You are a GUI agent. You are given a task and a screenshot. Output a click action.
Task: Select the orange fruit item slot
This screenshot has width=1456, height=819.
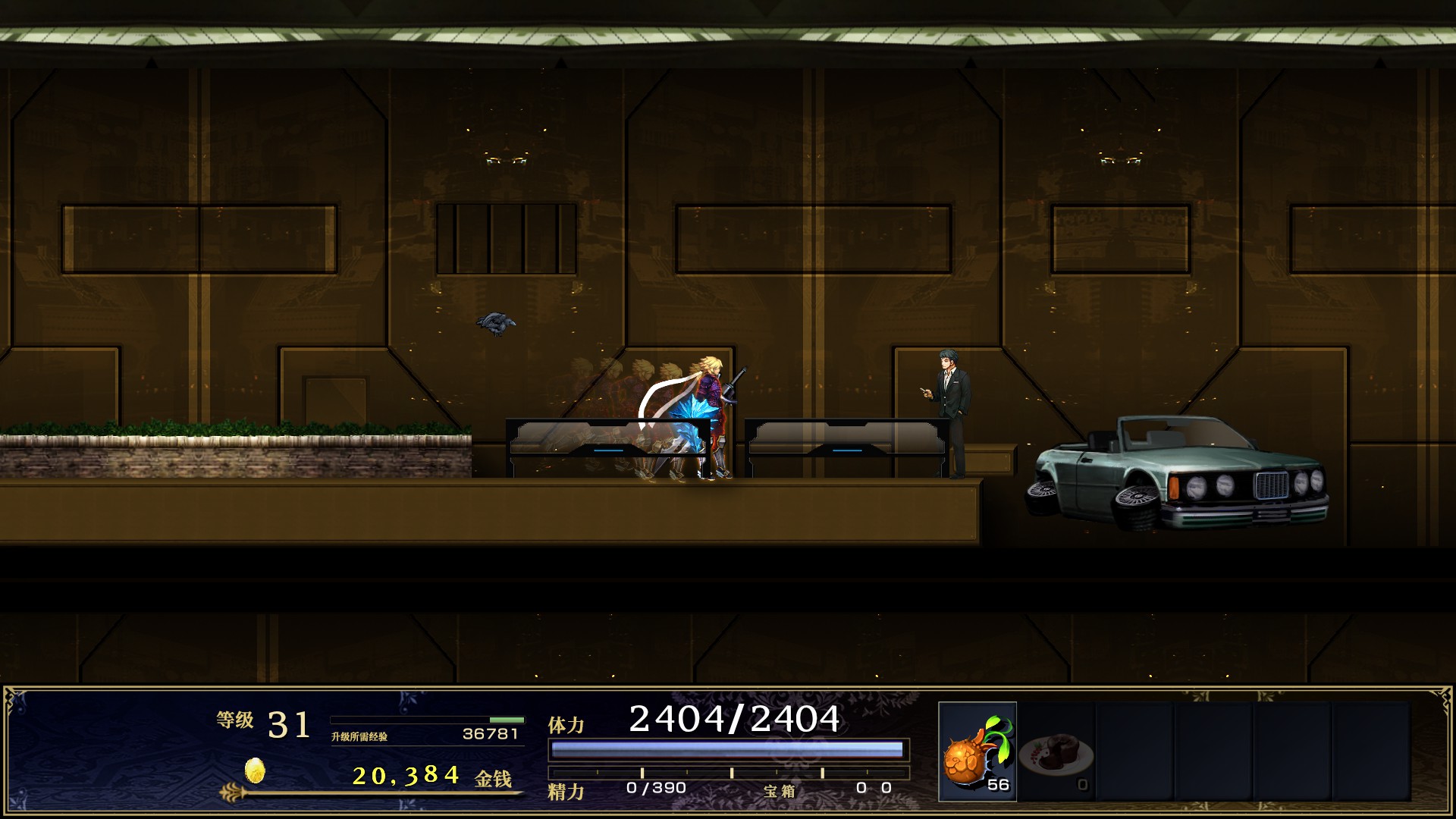[977, 751]
